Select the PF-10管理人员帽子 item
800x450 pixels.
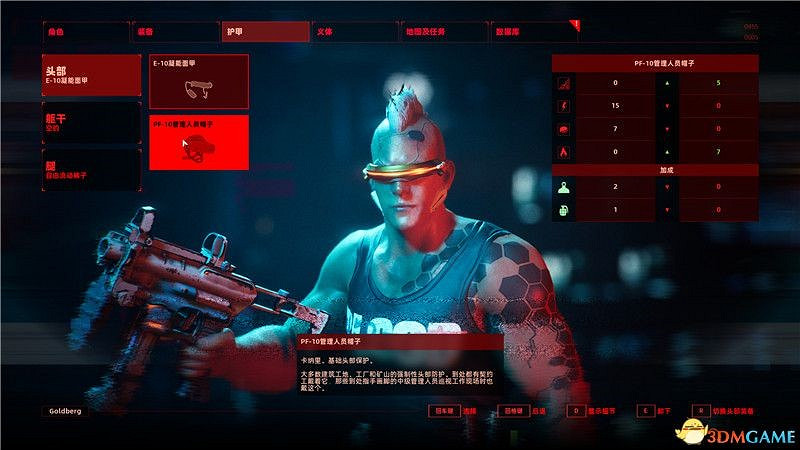199,143
